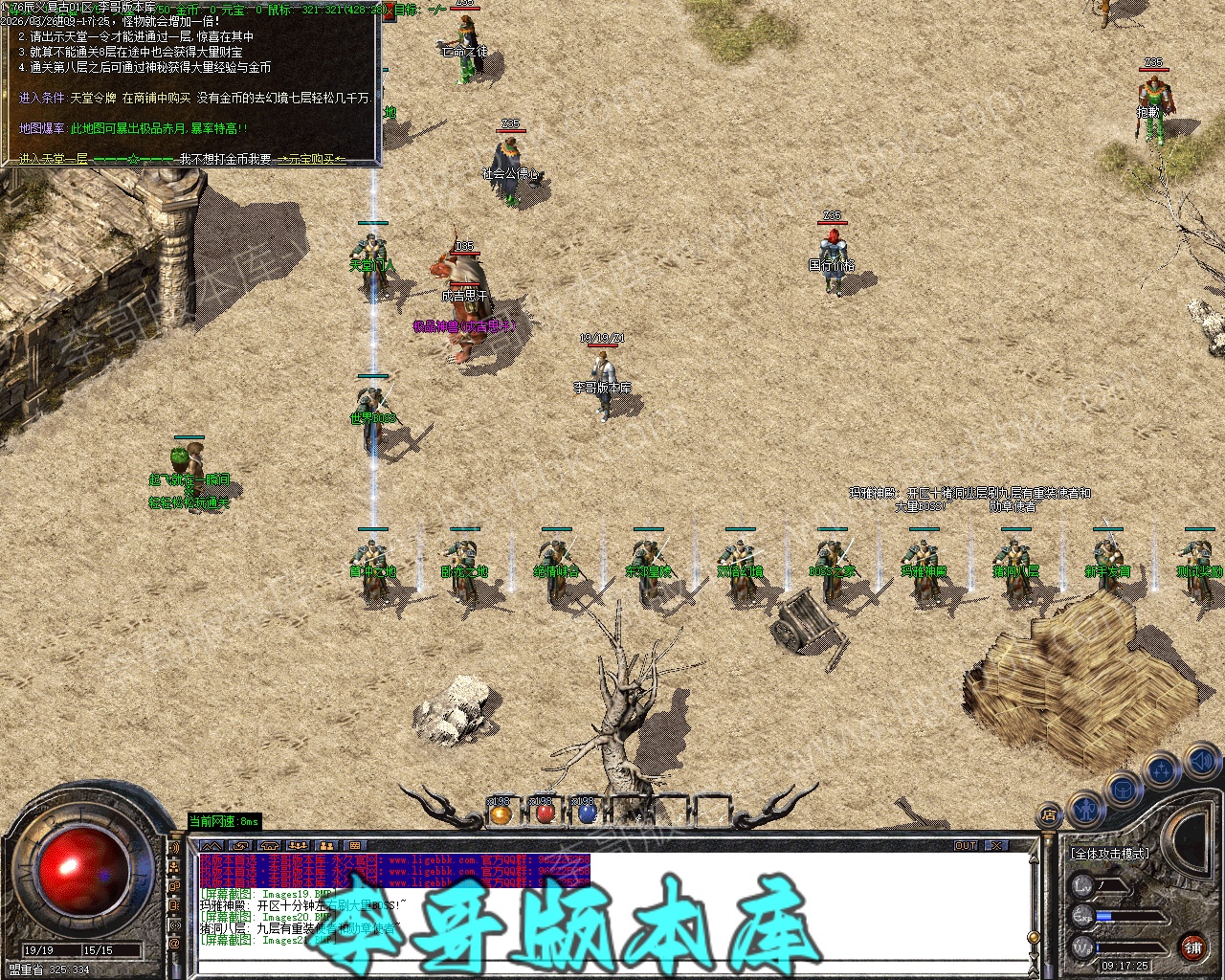Switch the 全体攻击模式 attack mode label
The height and width of the screenshot is (980, 1225).
click(1110, 854)
